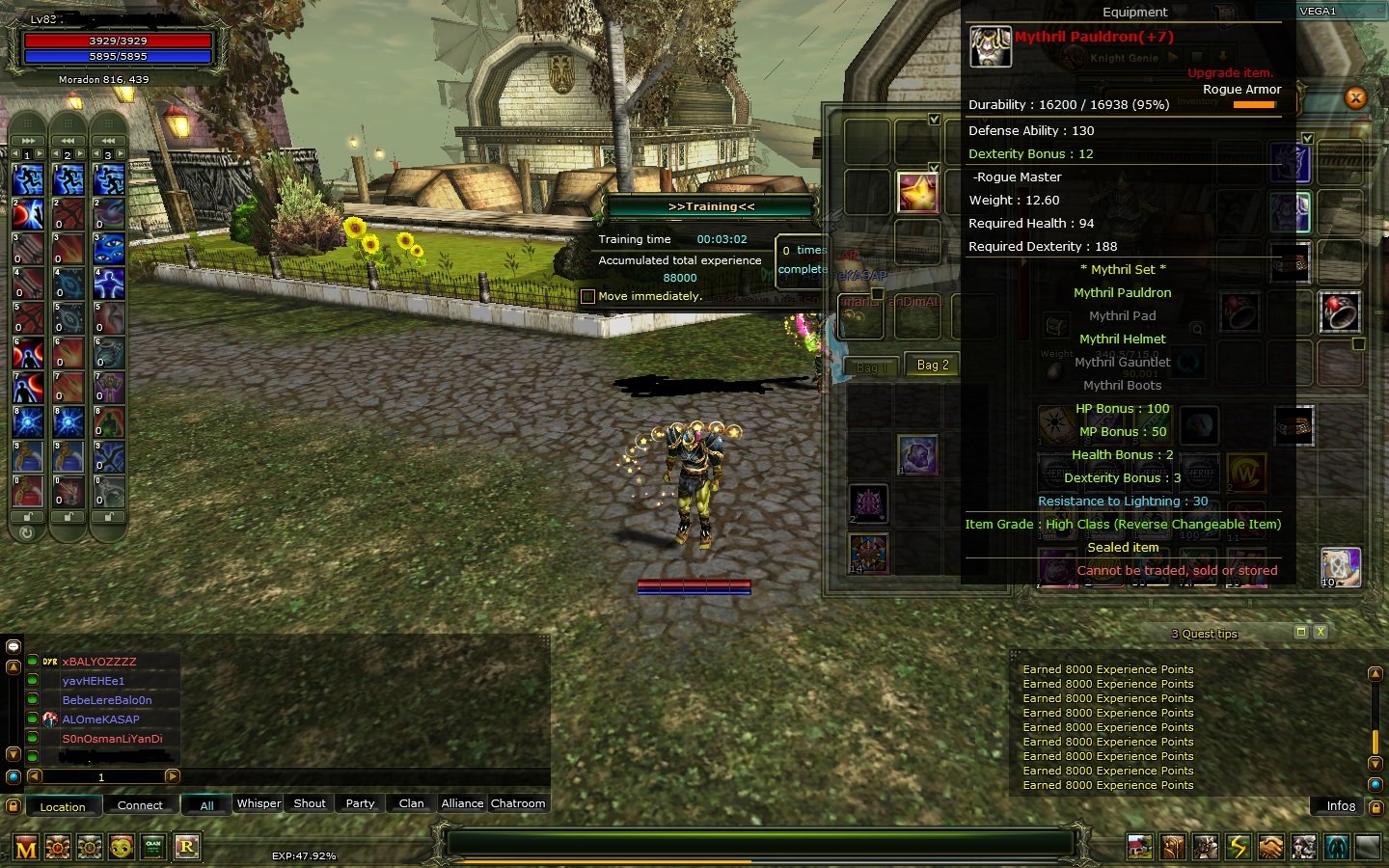The height and width of the screenshot is (868, 1389).
Task: Click the fast-forward arrows atop the first skill bar
Action: pyautogui.click(x=26, y=139)
